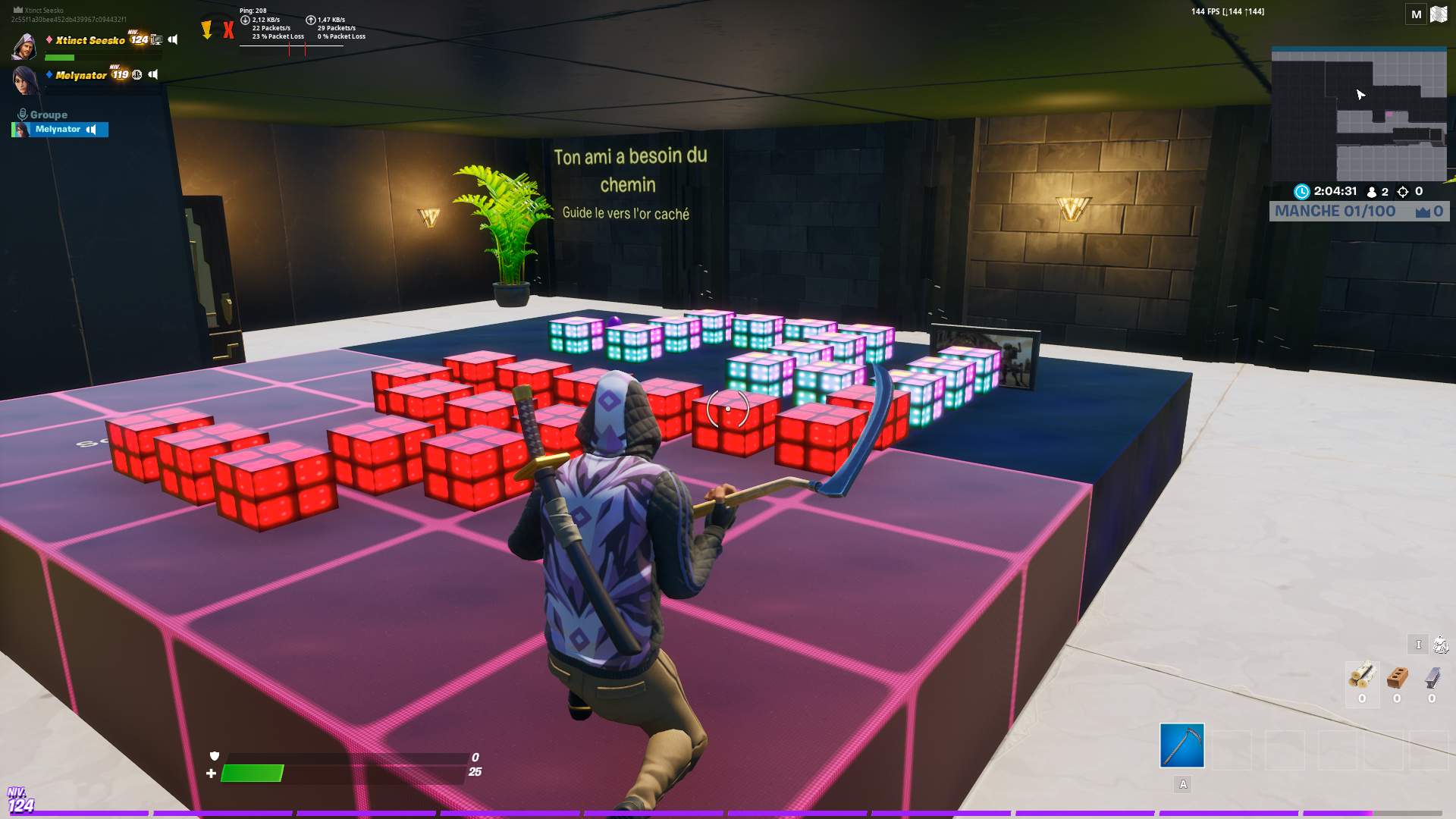Click the Groupe microphone icon
1456x819 pixels.
point(24,114)
